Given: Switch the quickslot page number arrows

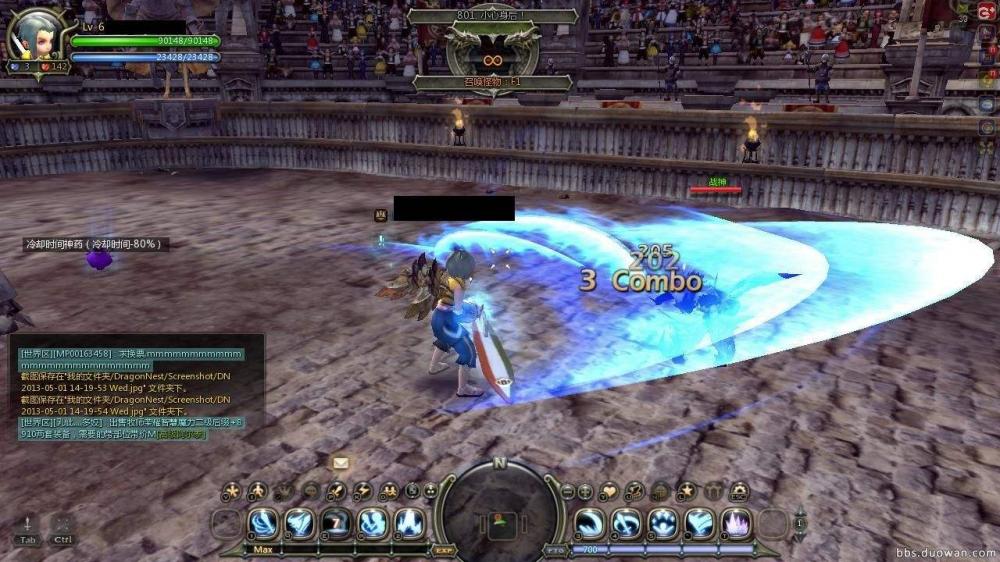Looking at the screenshot, I should pos(799,522).
